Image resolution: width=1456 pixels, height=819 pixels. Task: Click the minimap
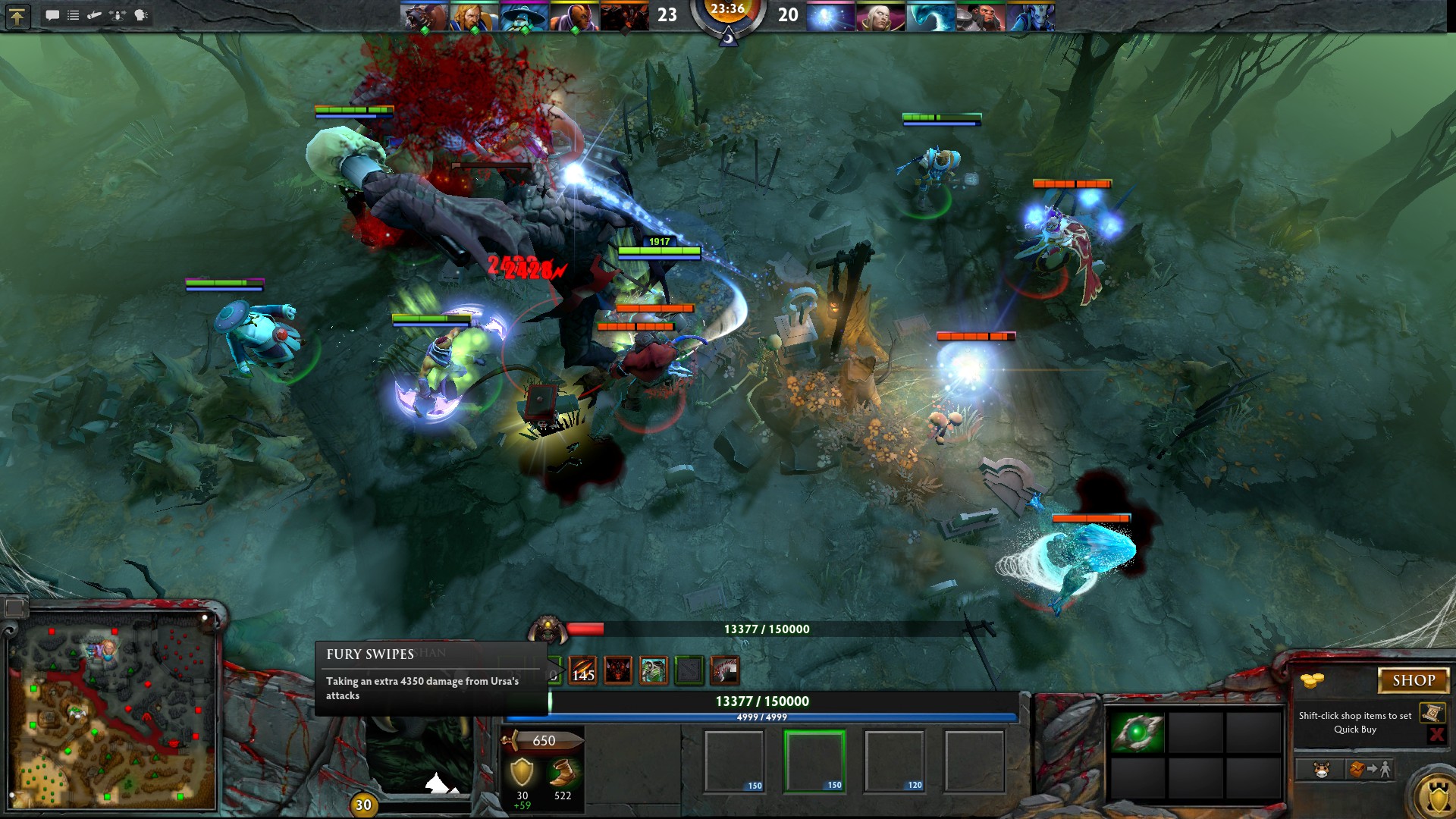point(114,713)
